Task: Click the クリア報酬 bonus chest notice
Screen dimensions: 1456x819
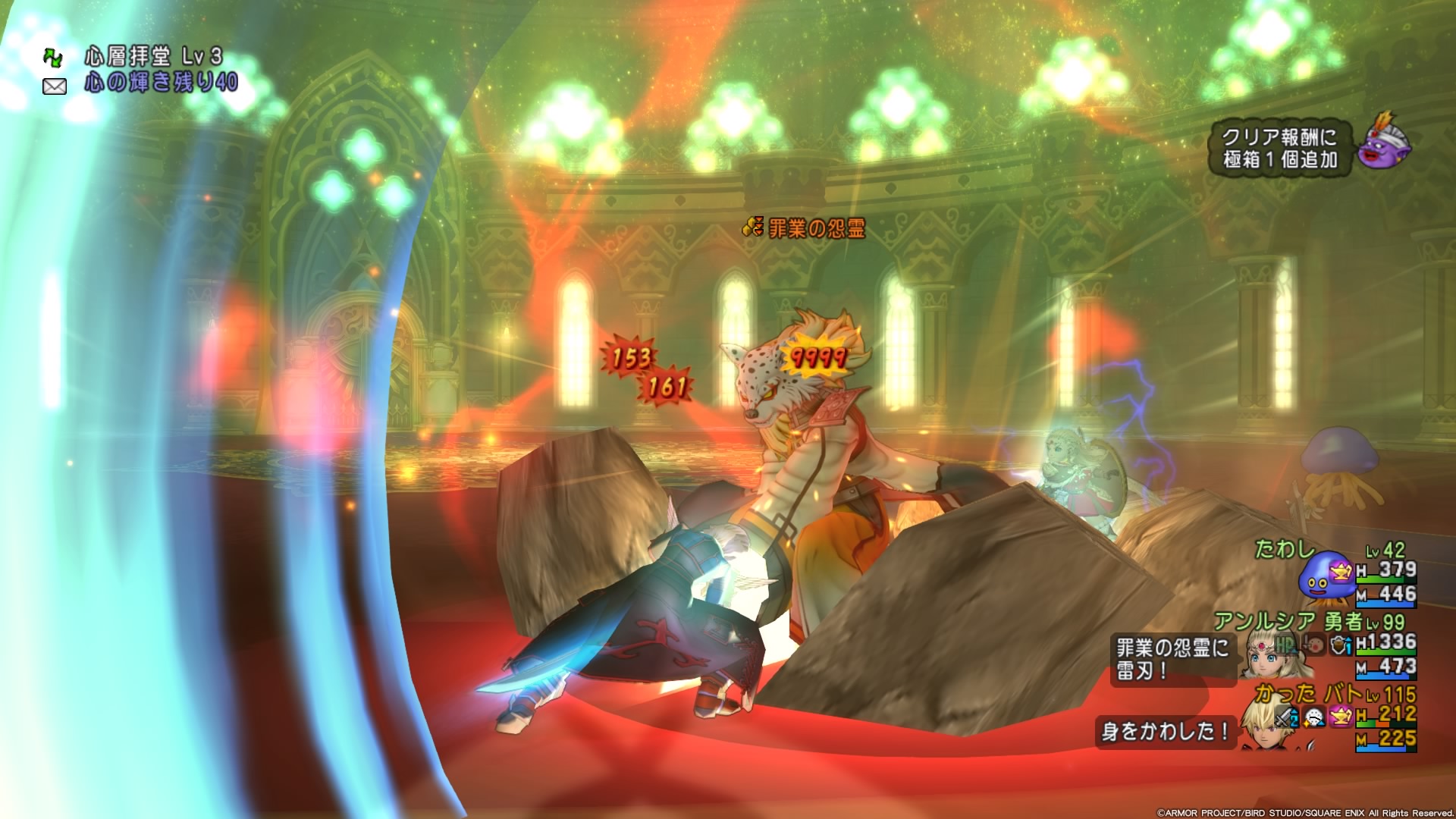Action: (1279, 148)
